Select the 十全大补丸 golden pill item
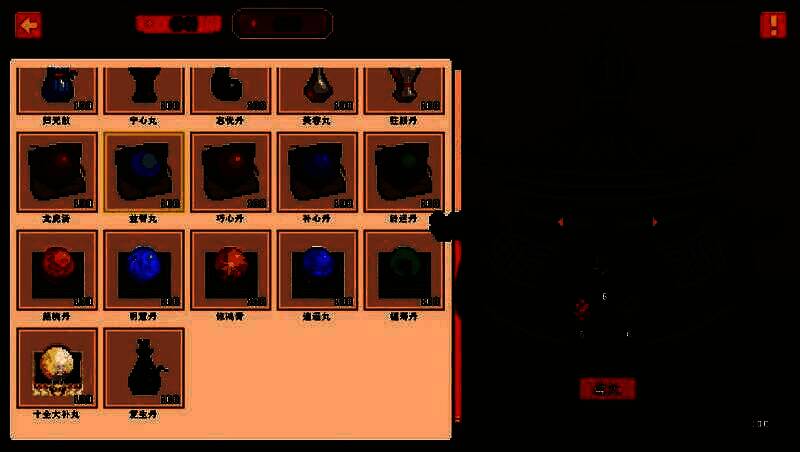This screenshot has width=800, height=452. (x=57, y=367)
